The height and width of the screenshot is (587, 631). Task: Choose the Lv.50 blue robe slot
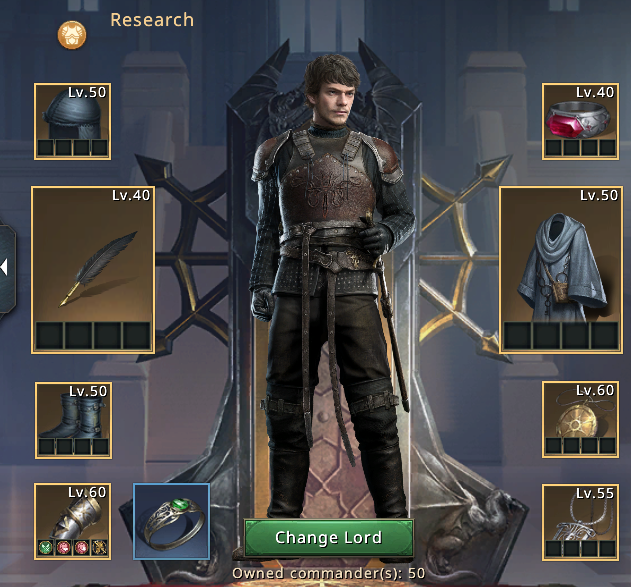coord(561,269)
